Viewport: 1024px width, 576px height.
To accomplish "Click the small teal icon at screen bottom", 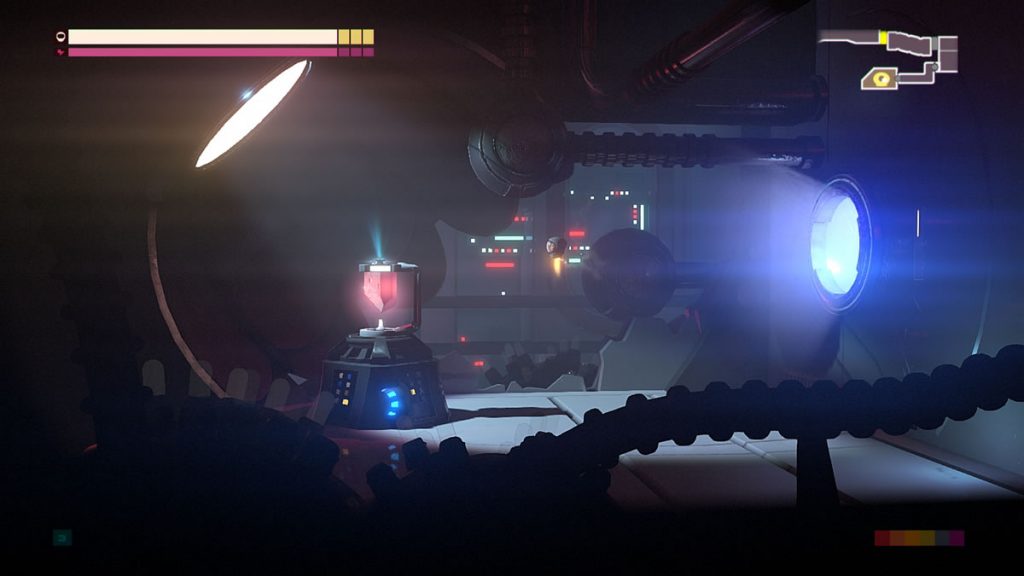I will (62, 538).
